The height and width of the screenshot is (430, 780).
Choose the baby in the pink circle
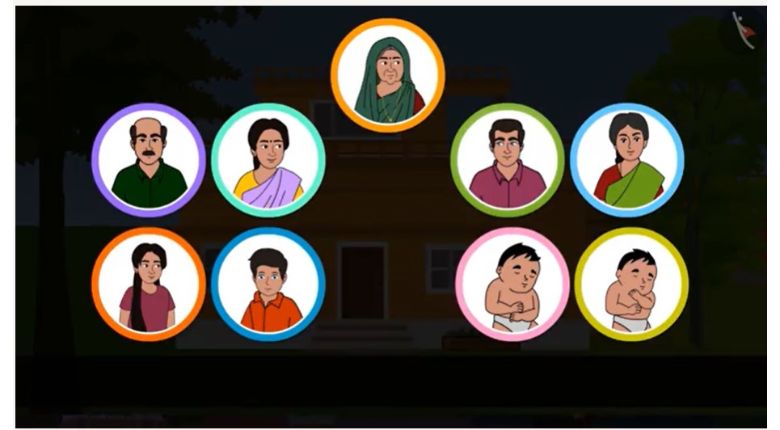pyautogui.click(x=512, y=284)
